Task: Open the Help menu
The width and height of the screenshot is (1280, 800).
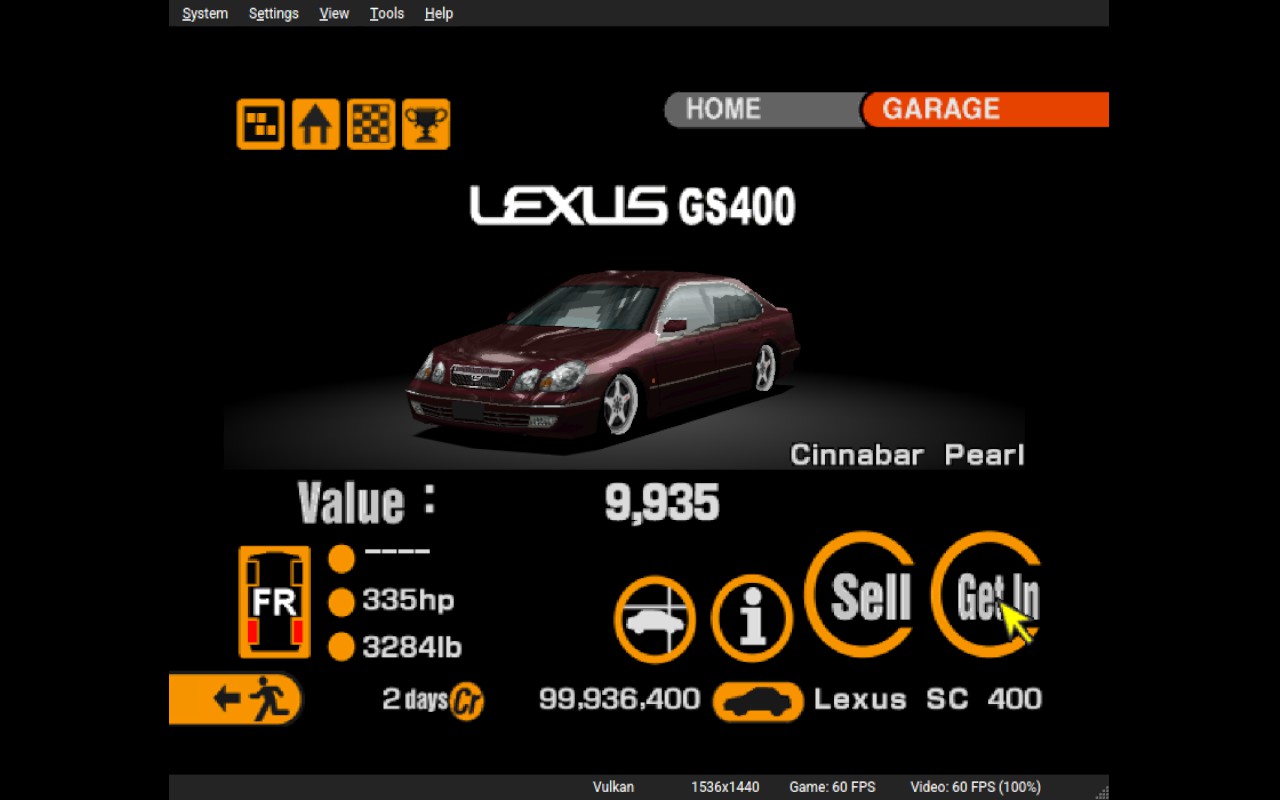Action: [439, 13]
